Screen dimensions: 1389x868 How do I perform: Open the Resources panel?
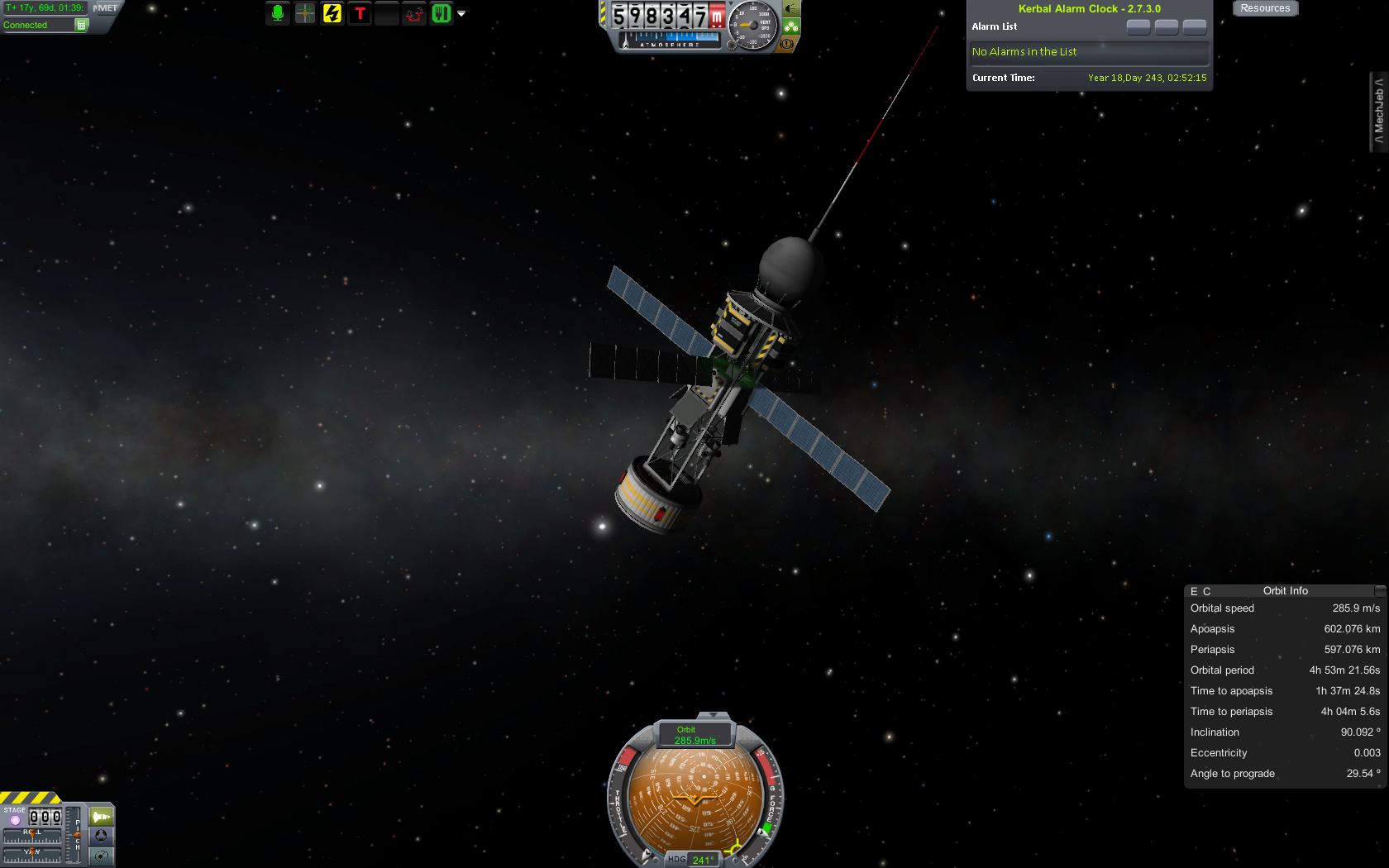[x=1265, y=8]
